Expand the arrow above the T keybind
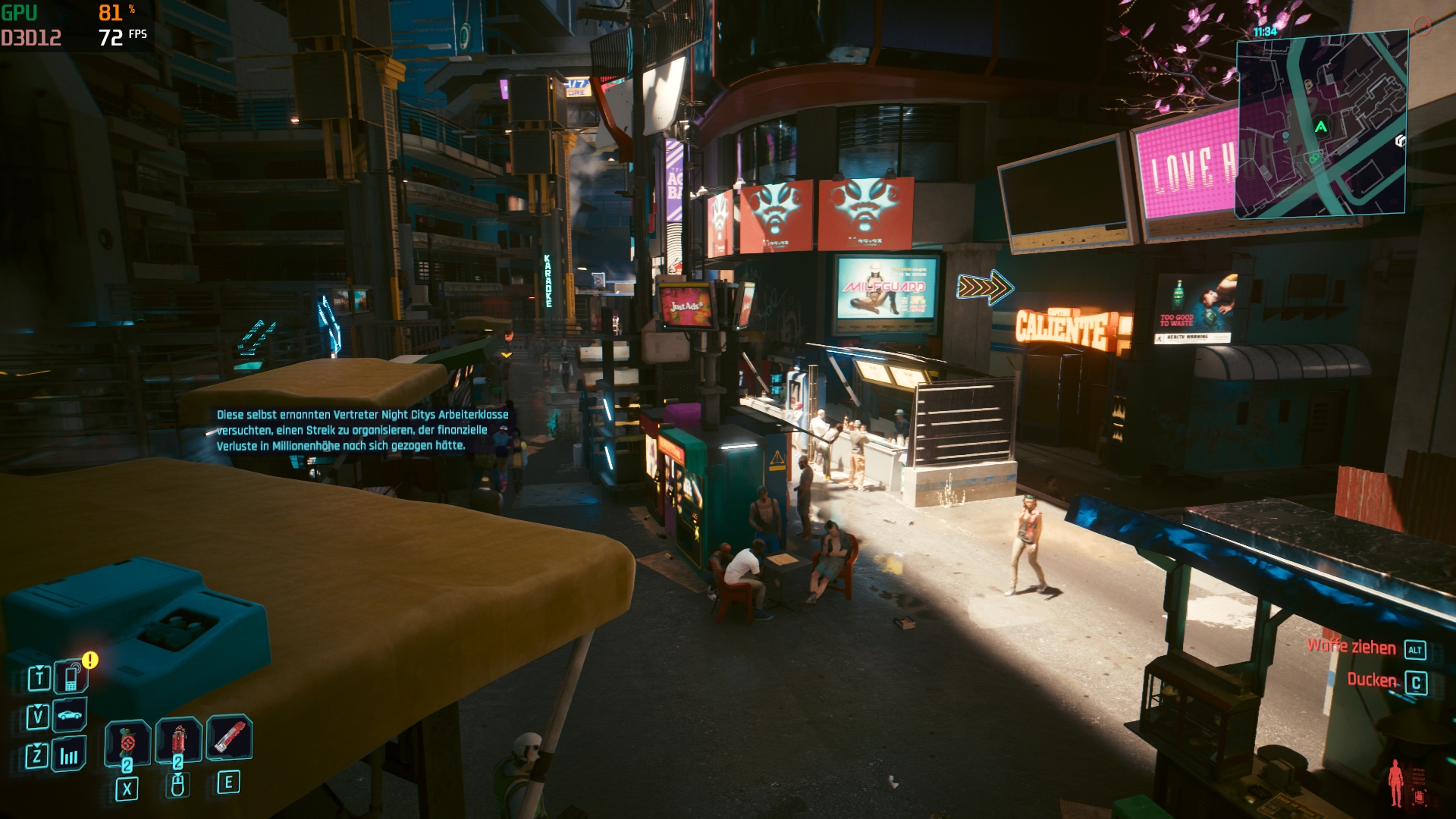 tap(39, 668)
